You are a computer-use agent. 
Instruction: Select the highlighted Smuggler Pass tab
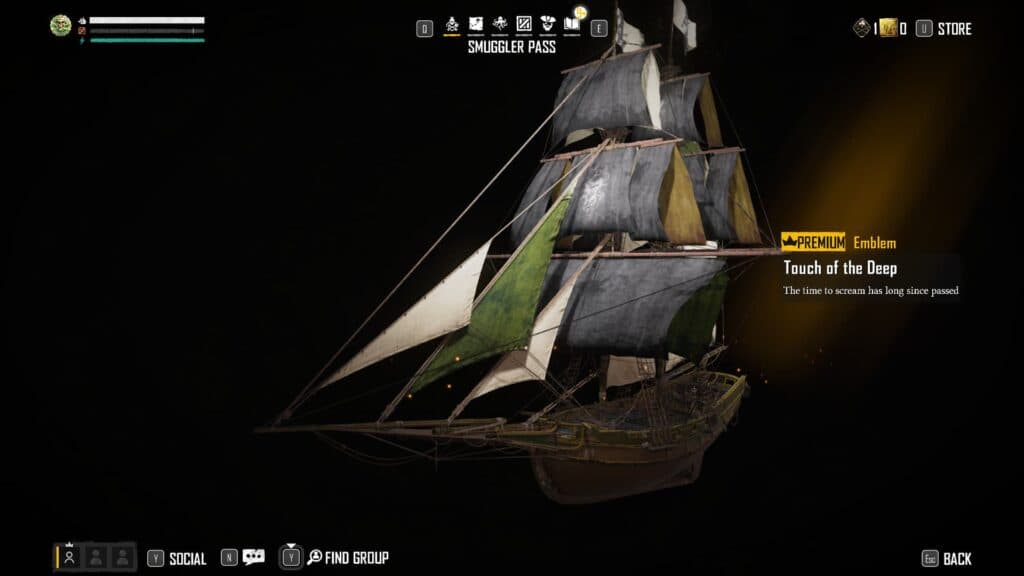(x=452, y=24)
